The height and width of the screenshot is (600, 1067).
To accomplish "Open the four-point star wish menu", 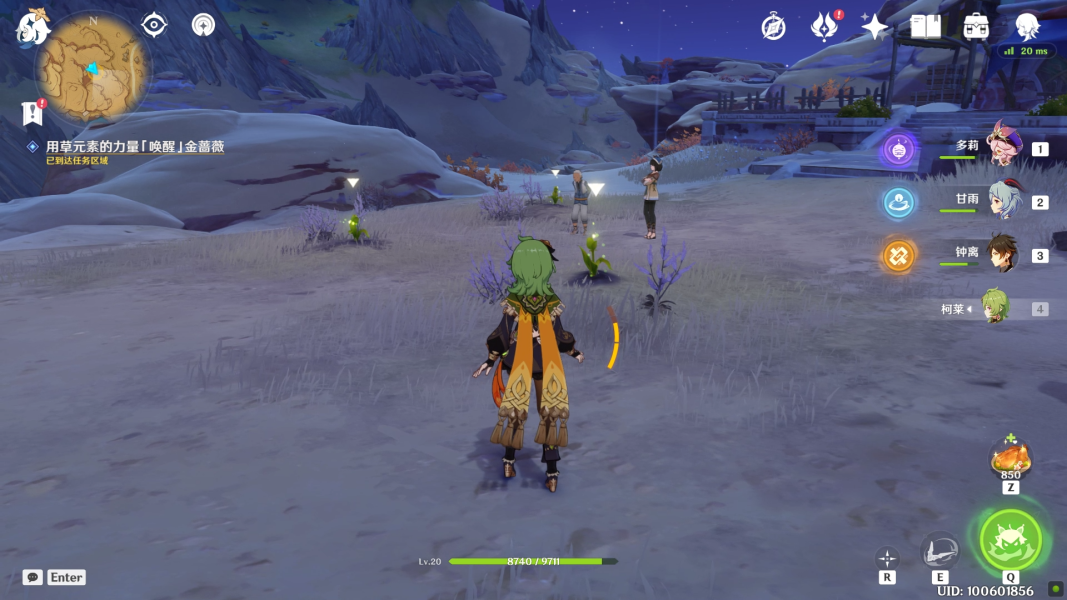I will (x=875, y=27).
